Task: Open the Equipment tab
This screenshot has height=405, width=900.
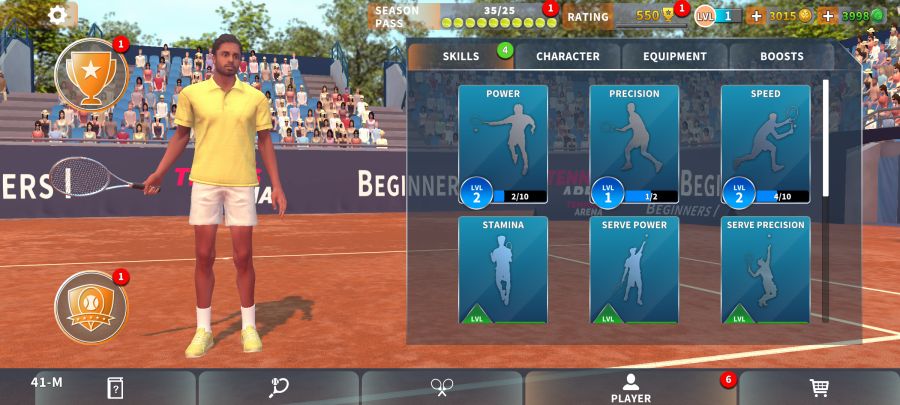Action: point(675,56)
